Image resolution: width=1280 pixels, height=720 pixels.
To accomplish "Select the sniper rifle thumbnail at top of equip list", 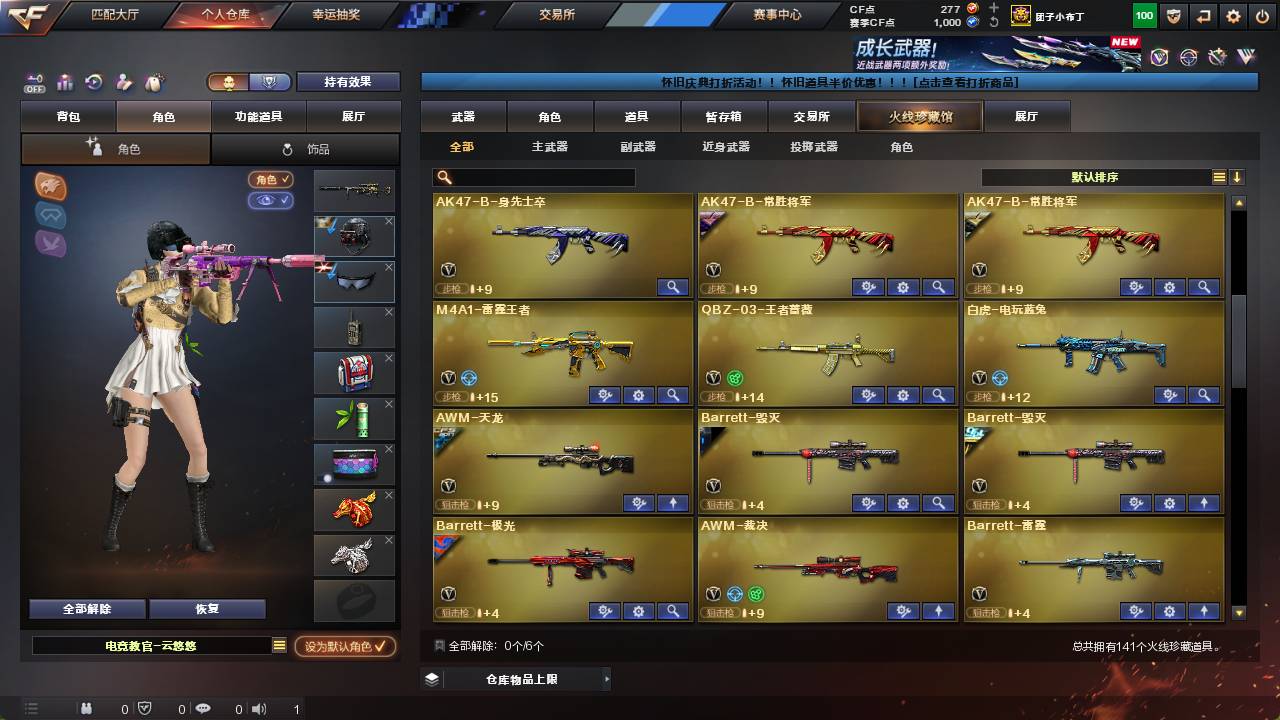I will (x=354, y=190).
